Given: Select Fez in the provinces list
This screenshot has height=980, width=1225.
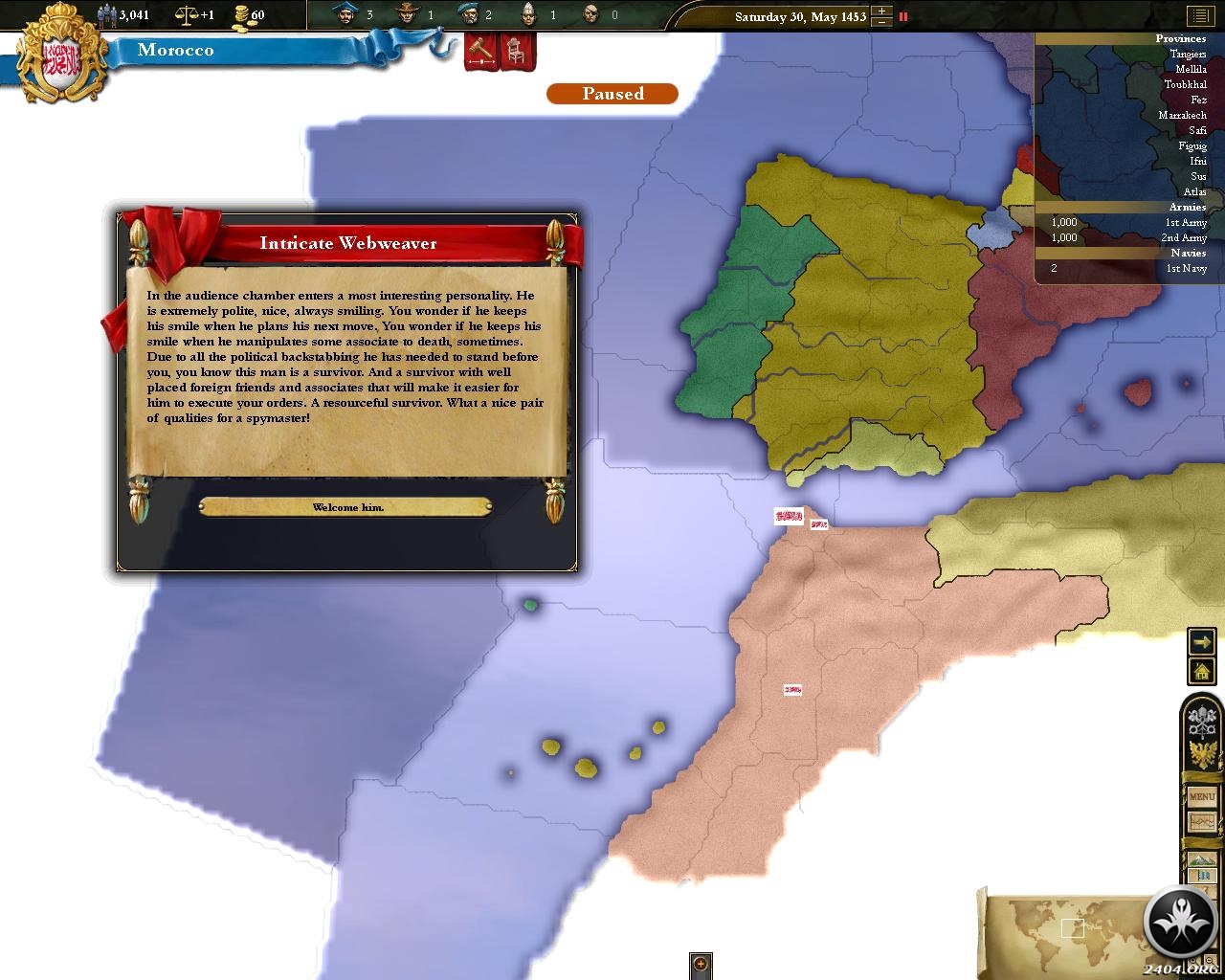Looking at the screenshot, I should point(1198,100).
